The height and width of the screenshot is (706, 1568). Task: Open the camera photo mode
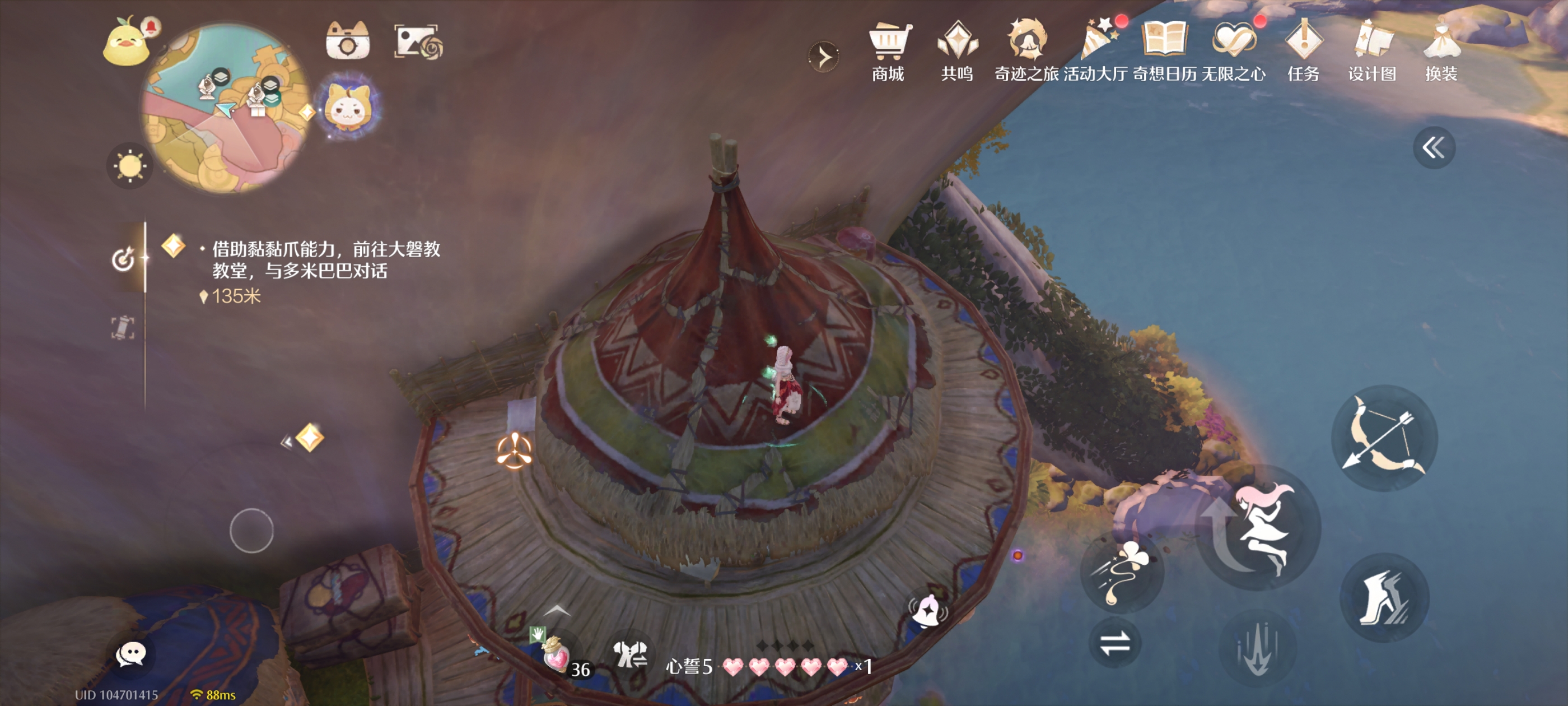click(348, 41)
